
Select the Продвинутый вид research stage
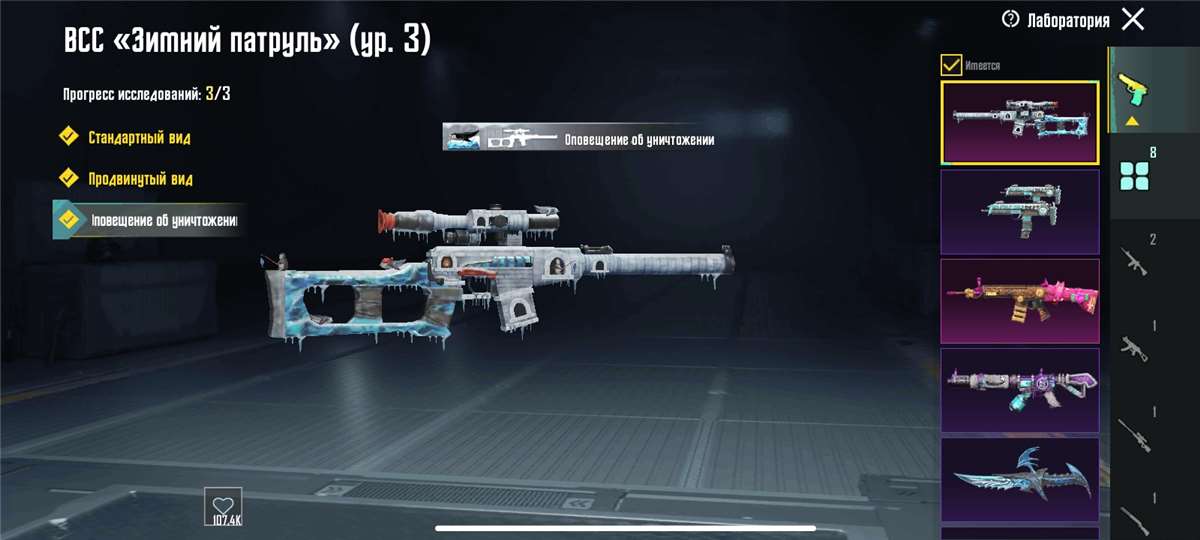(x=140, y=178)
